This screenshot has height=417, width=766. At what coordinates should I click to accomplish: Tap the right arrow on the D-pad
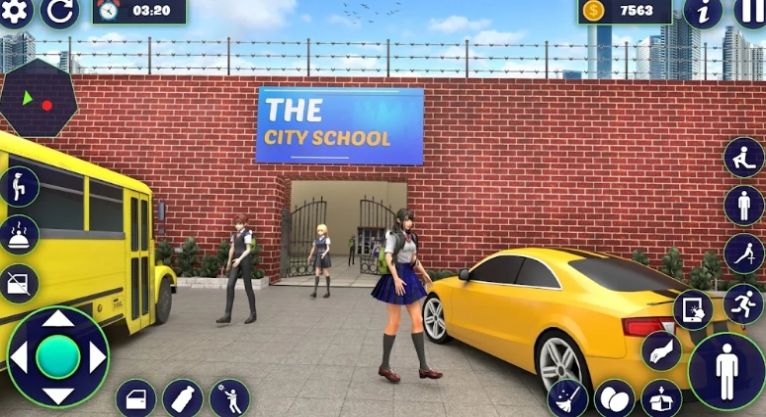pos(98,357)
